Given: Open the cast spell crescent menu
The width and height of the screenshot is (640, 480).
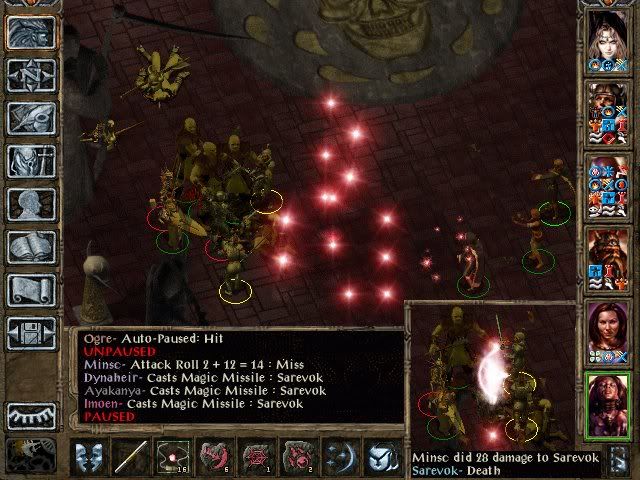Looking at the screenshot, I should pyautogui.click(x=343, y=456).
